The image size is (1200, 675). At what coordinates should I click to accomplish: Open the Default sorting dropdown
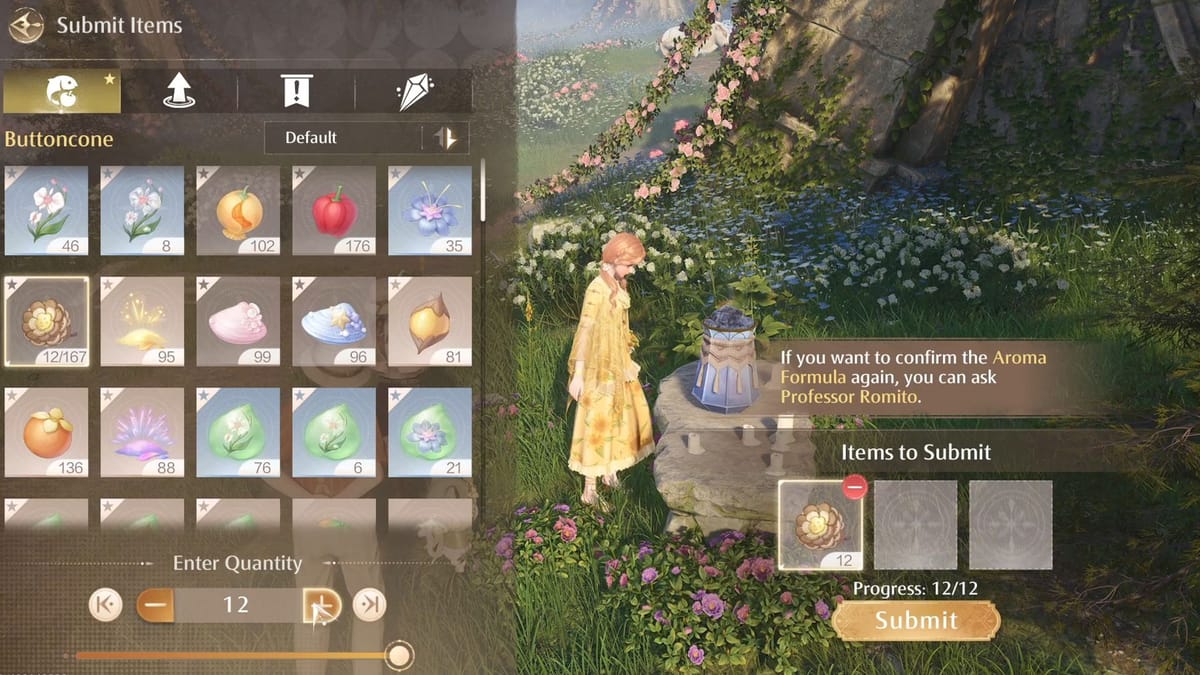point(342,138)
